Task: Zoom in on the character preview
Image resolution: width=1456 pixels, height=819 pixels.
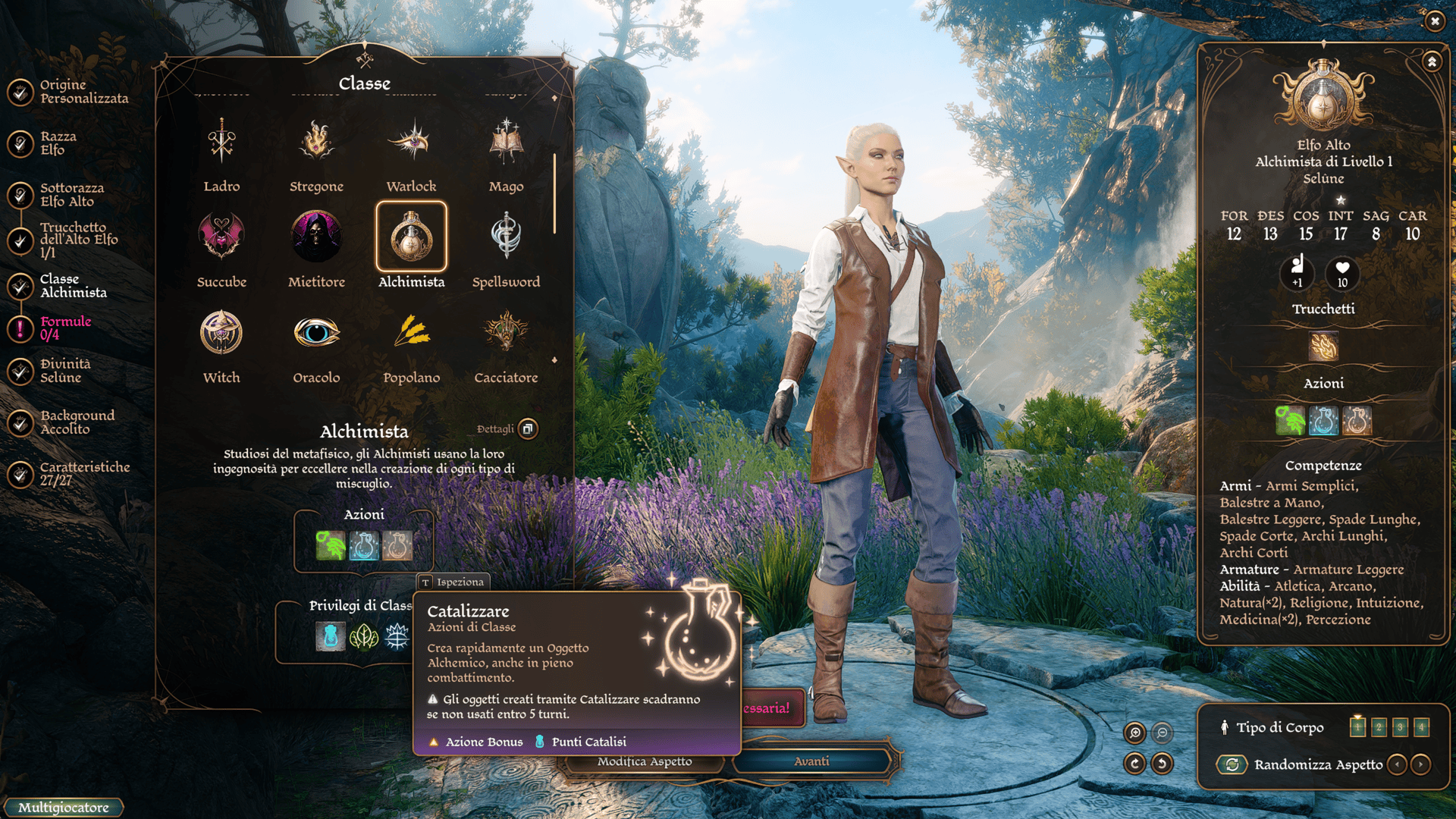Action: click(x=1135, y=733)
